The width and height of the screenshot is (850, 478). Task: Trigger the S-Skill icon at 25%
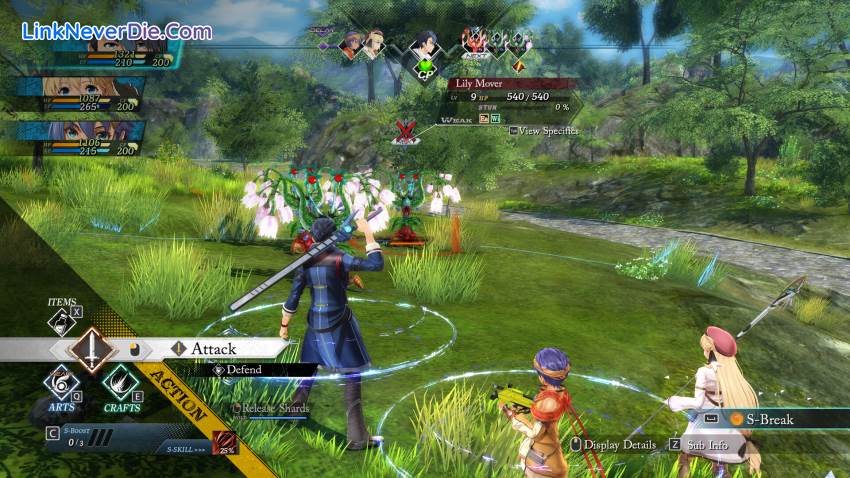point(224,444)
